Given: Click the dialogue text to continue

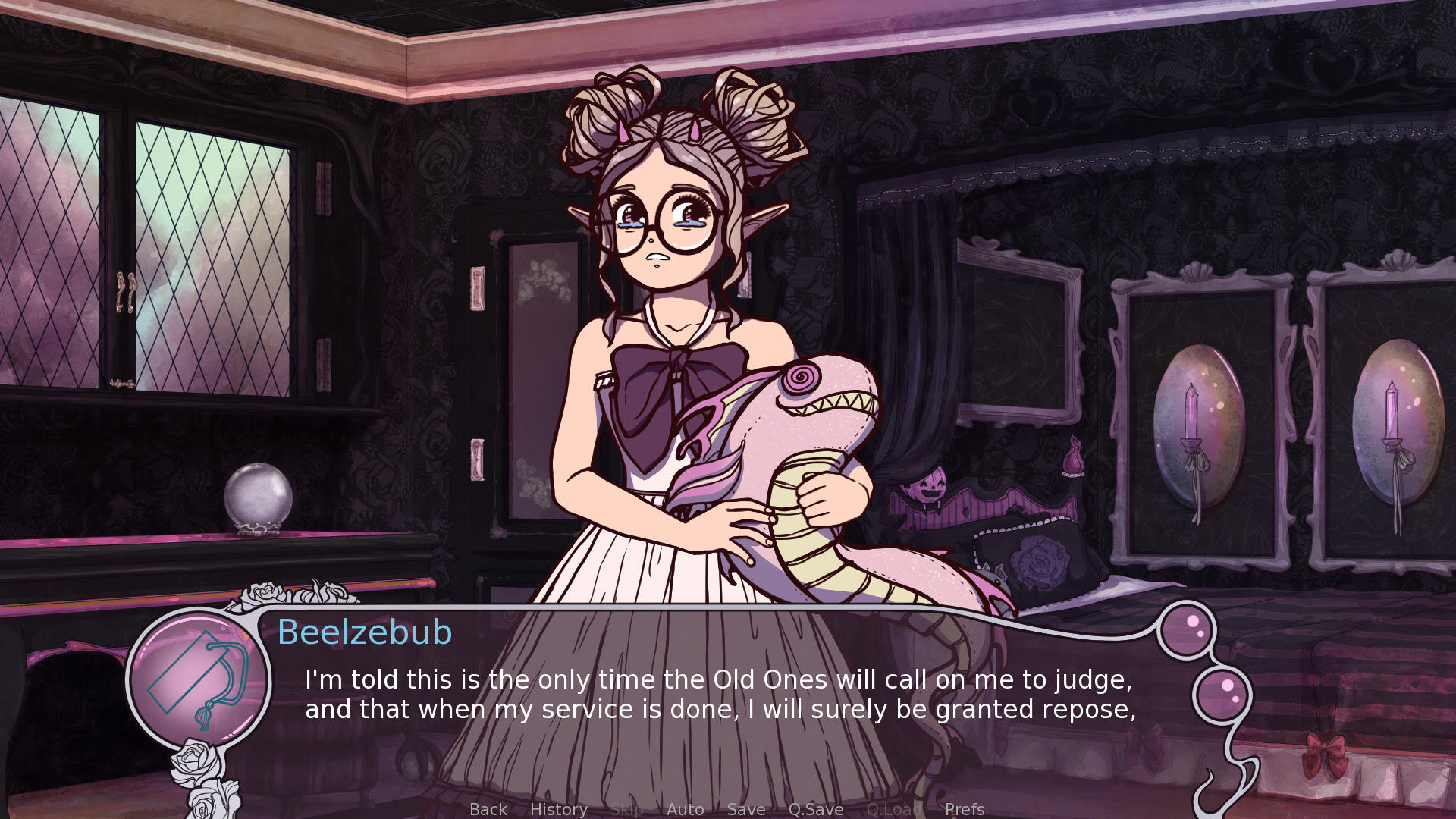Looking at the screenshot, I should pos(720,695).
